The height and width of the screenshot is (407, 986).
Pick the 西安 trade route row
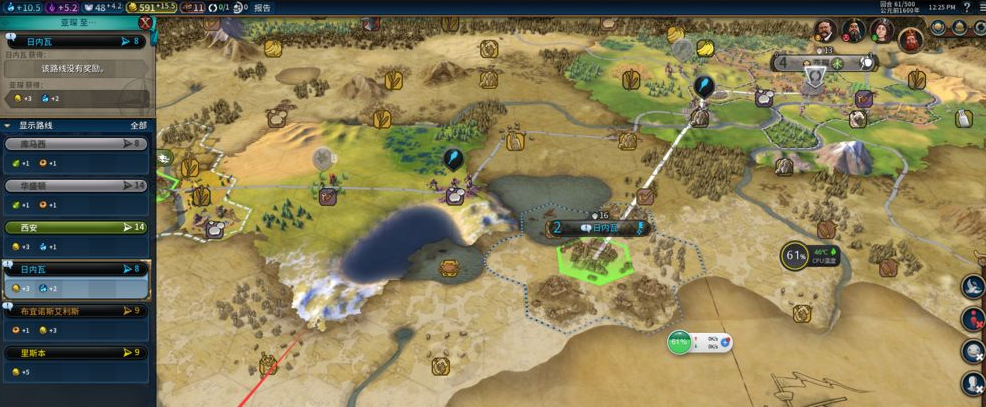pos(76,228)
